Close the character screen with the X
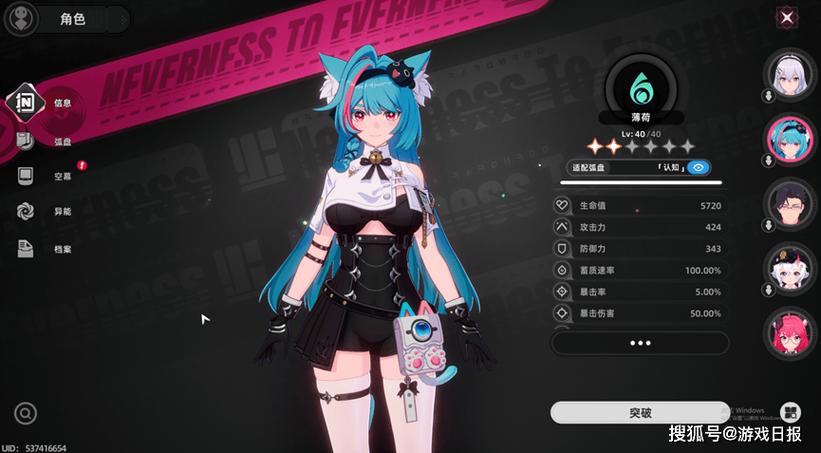The image size is (821, 453). 788,17
